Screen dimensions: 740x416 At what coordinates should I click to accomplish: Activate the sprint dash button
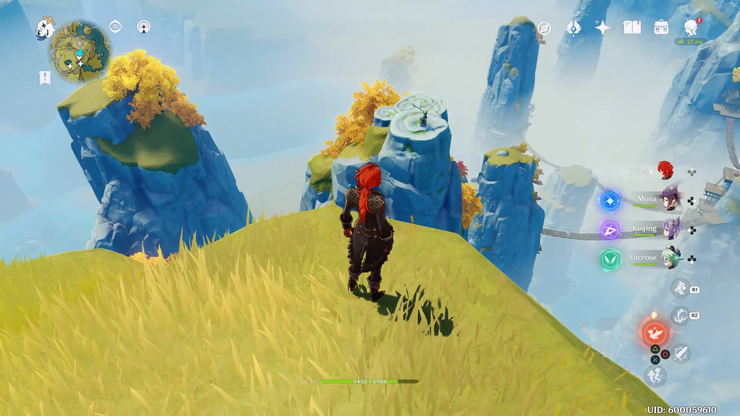pos(657,375)
